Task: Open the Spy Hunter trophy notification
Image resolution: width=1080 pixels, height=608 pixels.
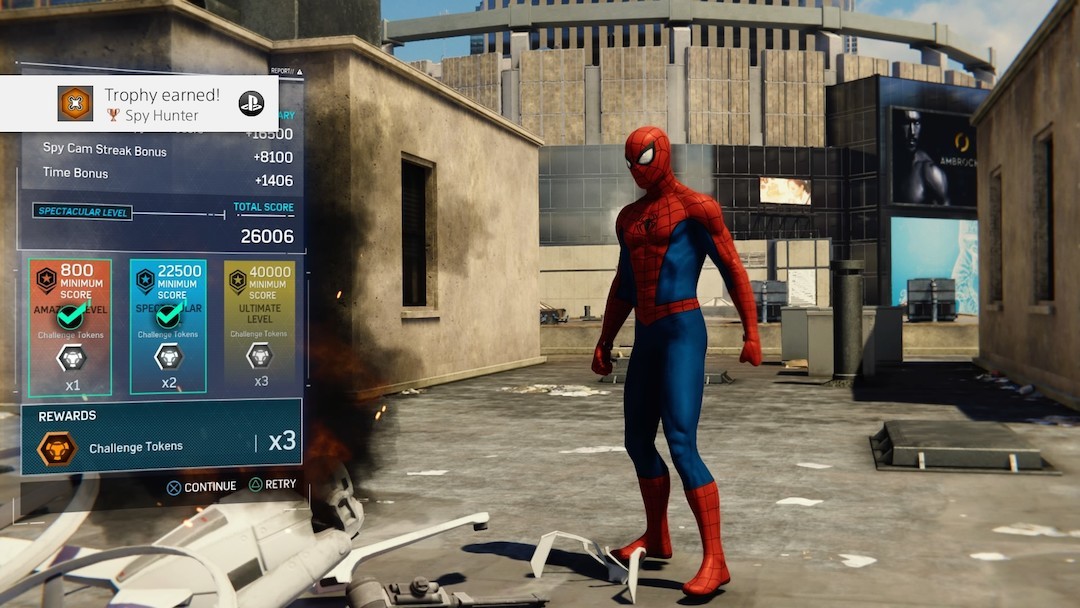Action: [x=139, y=104]
